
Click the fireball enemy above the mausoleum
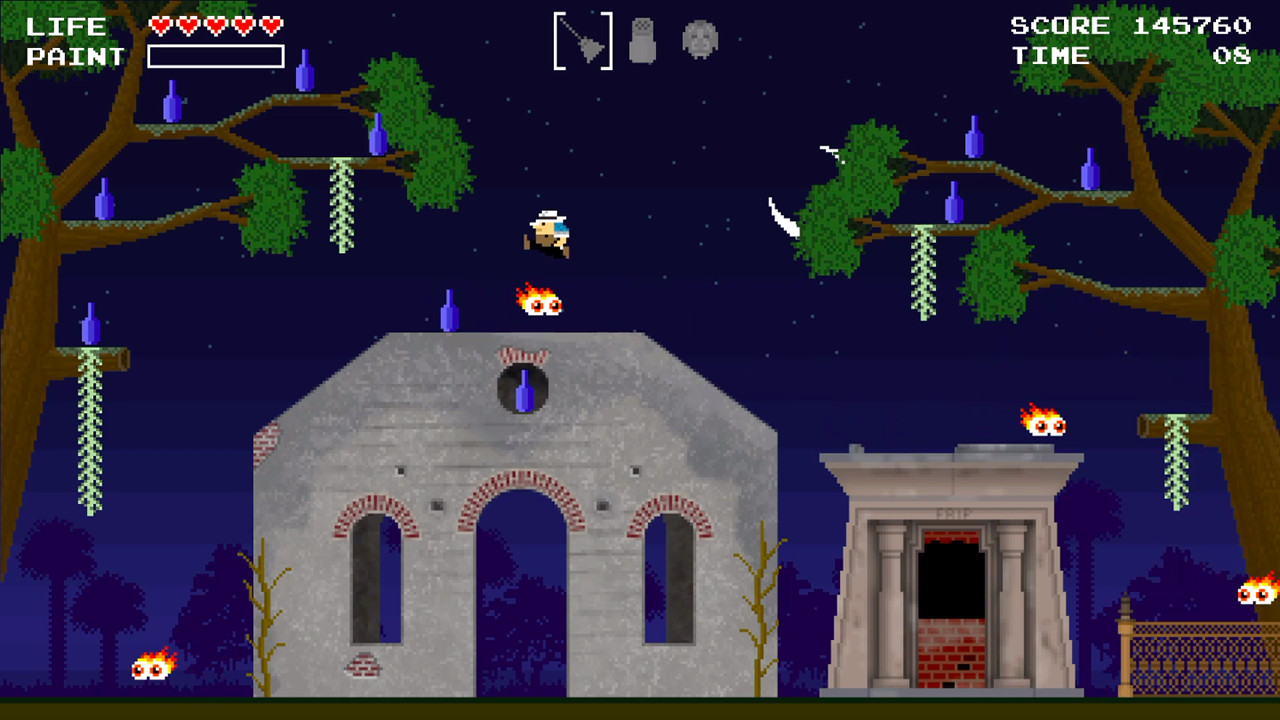click(x=1045, y=423)
